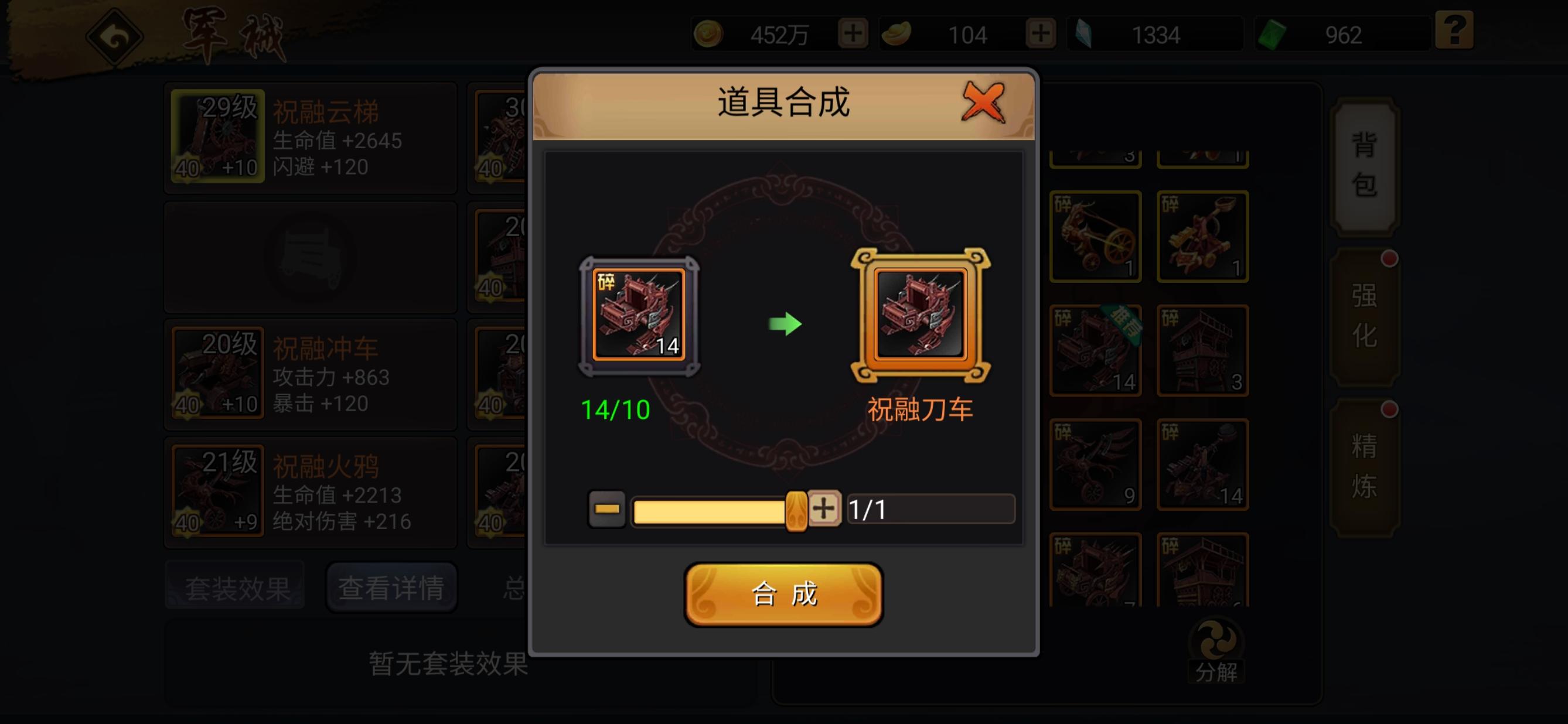1568x724 pixels.
Task: Click the 1/1 quantity input field
Action: (x=930, y=510)
